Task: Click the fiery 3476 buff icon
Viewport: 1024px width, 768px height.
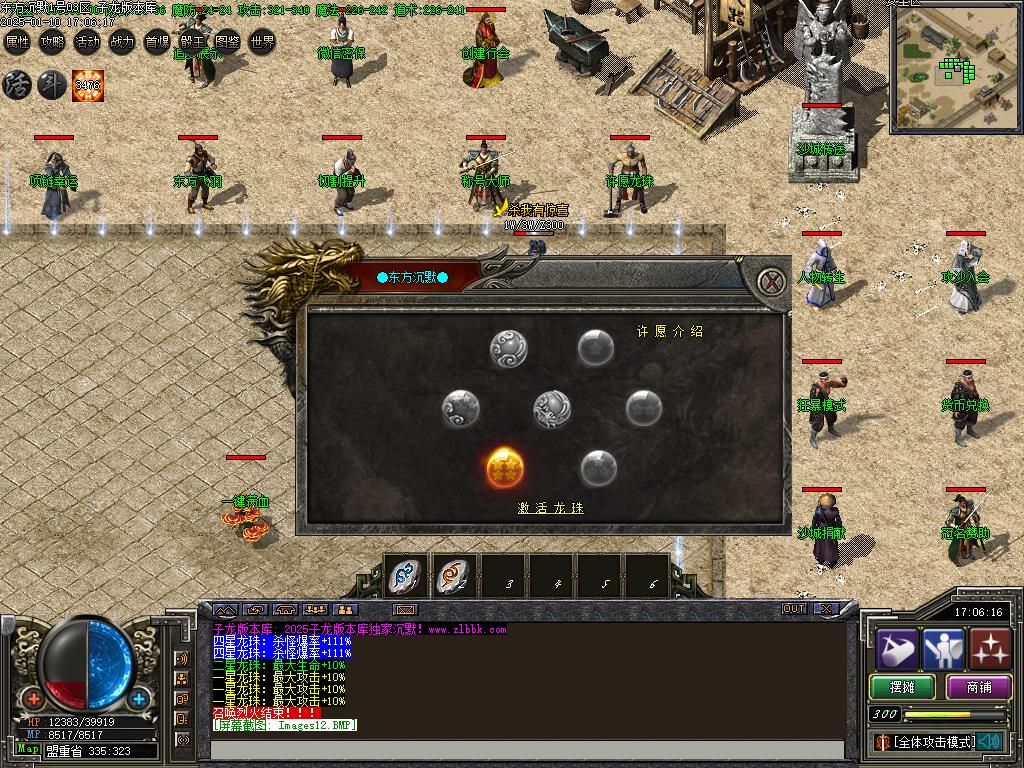Action: tap(87, 85)
